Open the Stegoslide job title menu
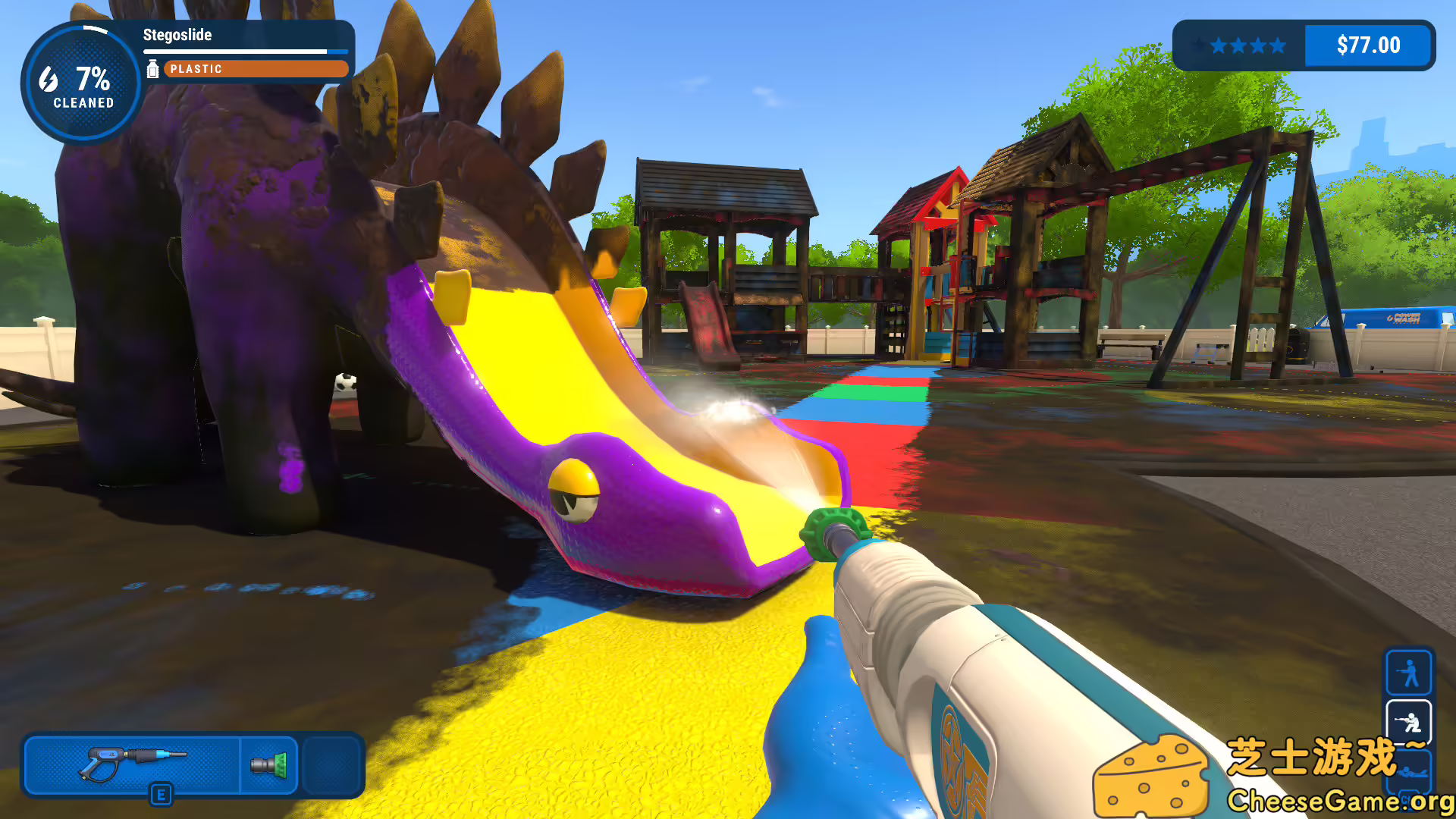Screen dimensions: 1456x819 point(178,35)
